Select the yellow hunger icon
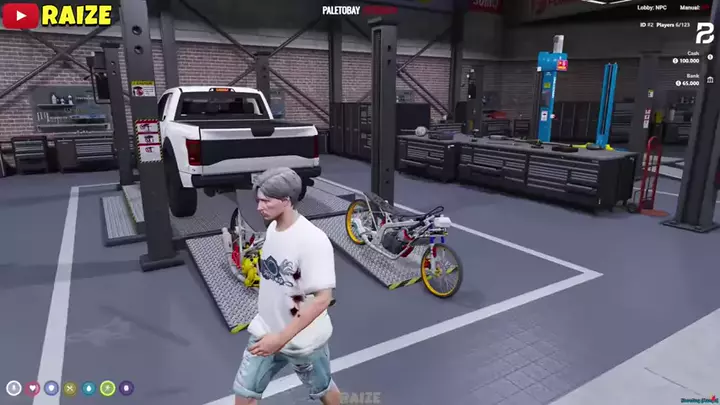Screen dimensions: 720x405 coord(70,388)
